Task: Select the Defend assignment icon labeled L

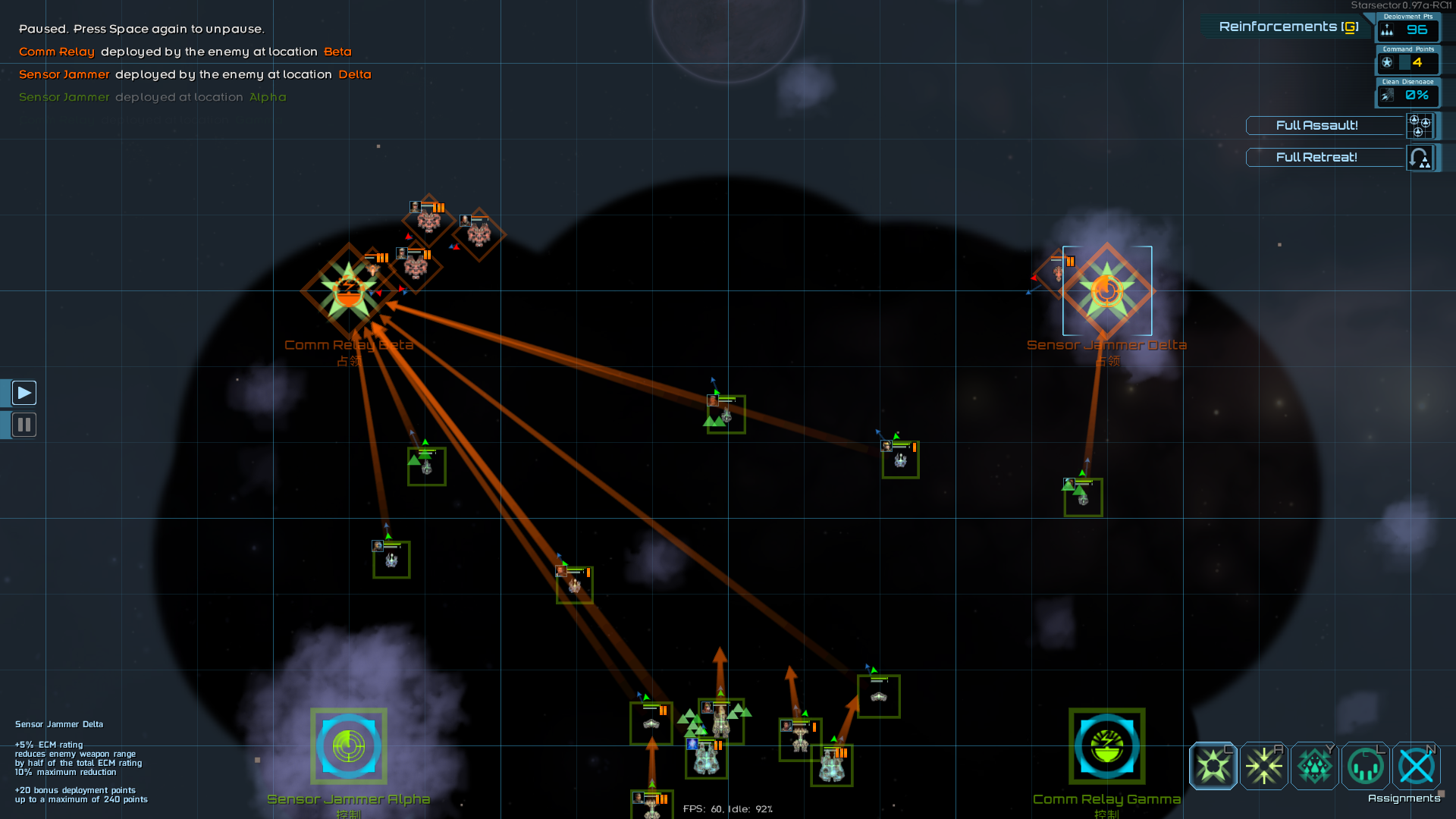Action: (x=1365, y=766)
